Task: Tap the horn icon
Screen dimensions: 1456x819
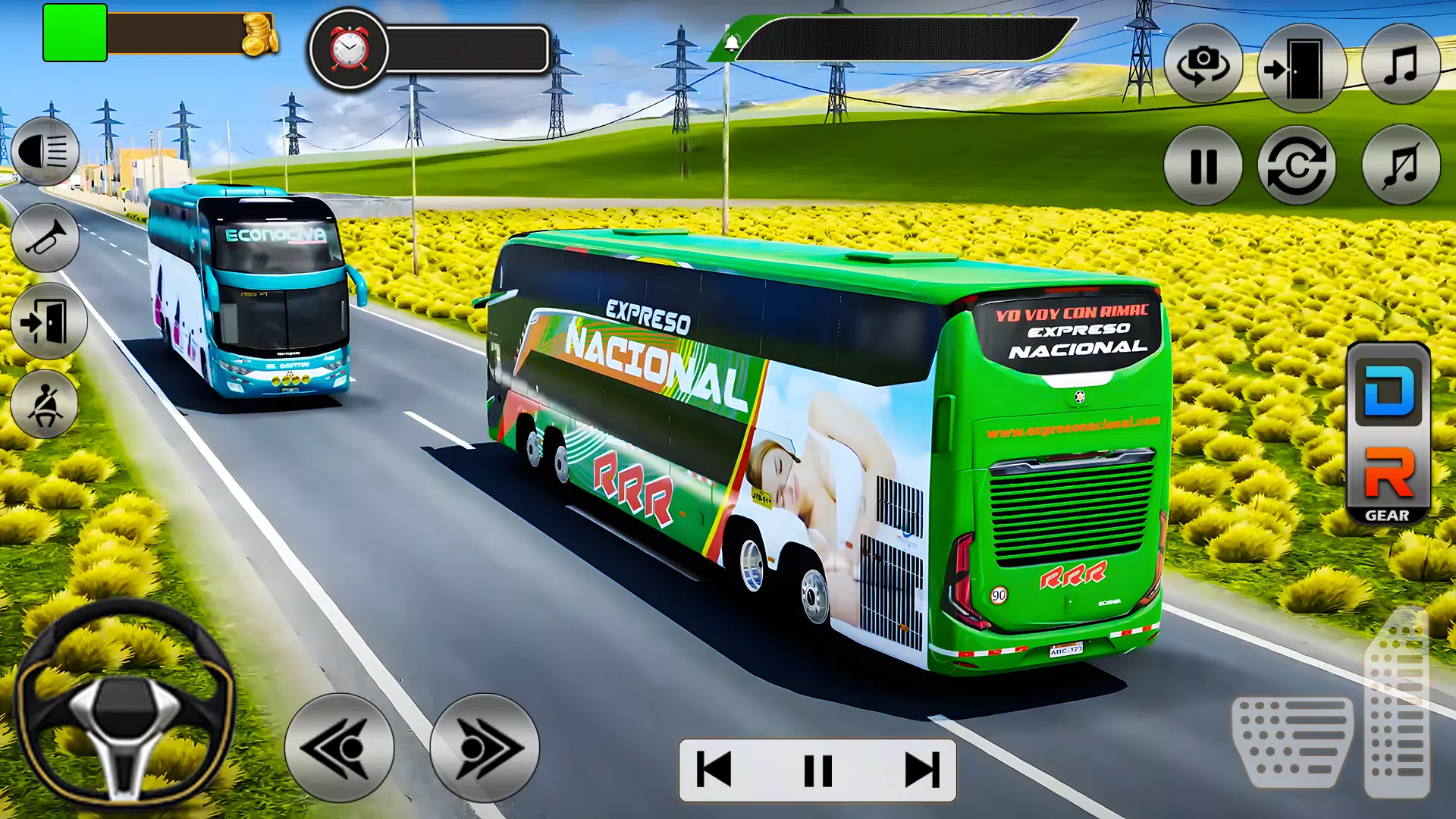Action: tap(44, 237)
